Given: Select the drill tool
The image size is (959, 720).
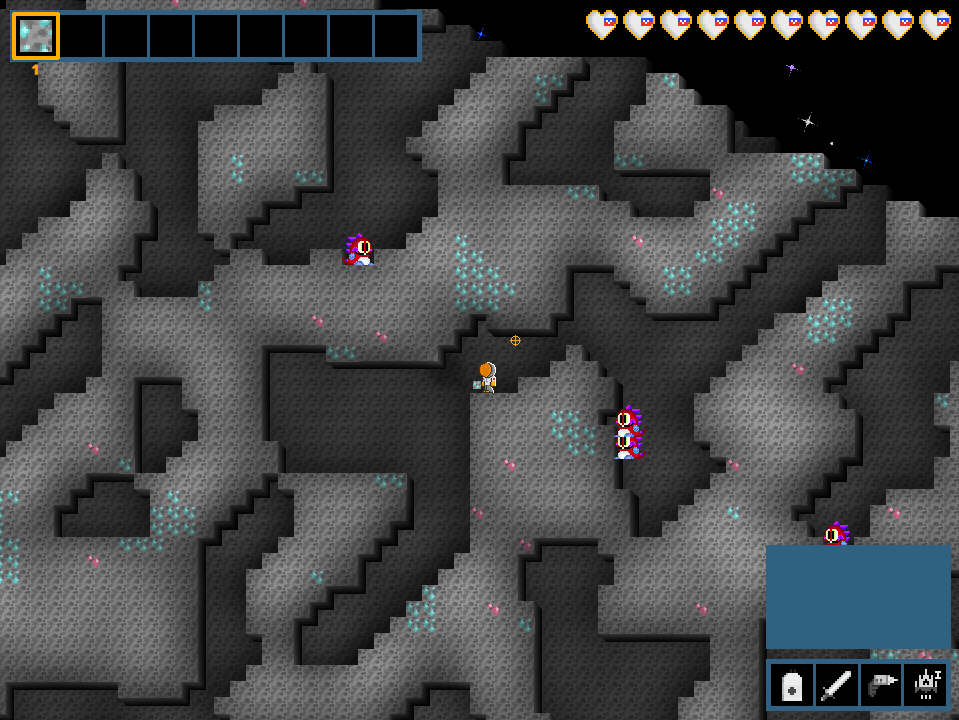Looking at the screenshot, I should pyautogui.click(x=881, y=686).
